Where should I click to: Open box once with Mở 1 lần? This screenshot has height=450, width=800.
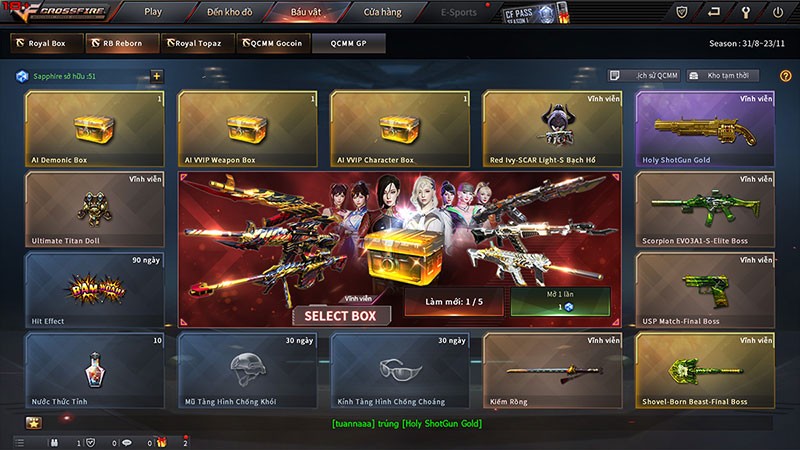(x=560, y=302)
